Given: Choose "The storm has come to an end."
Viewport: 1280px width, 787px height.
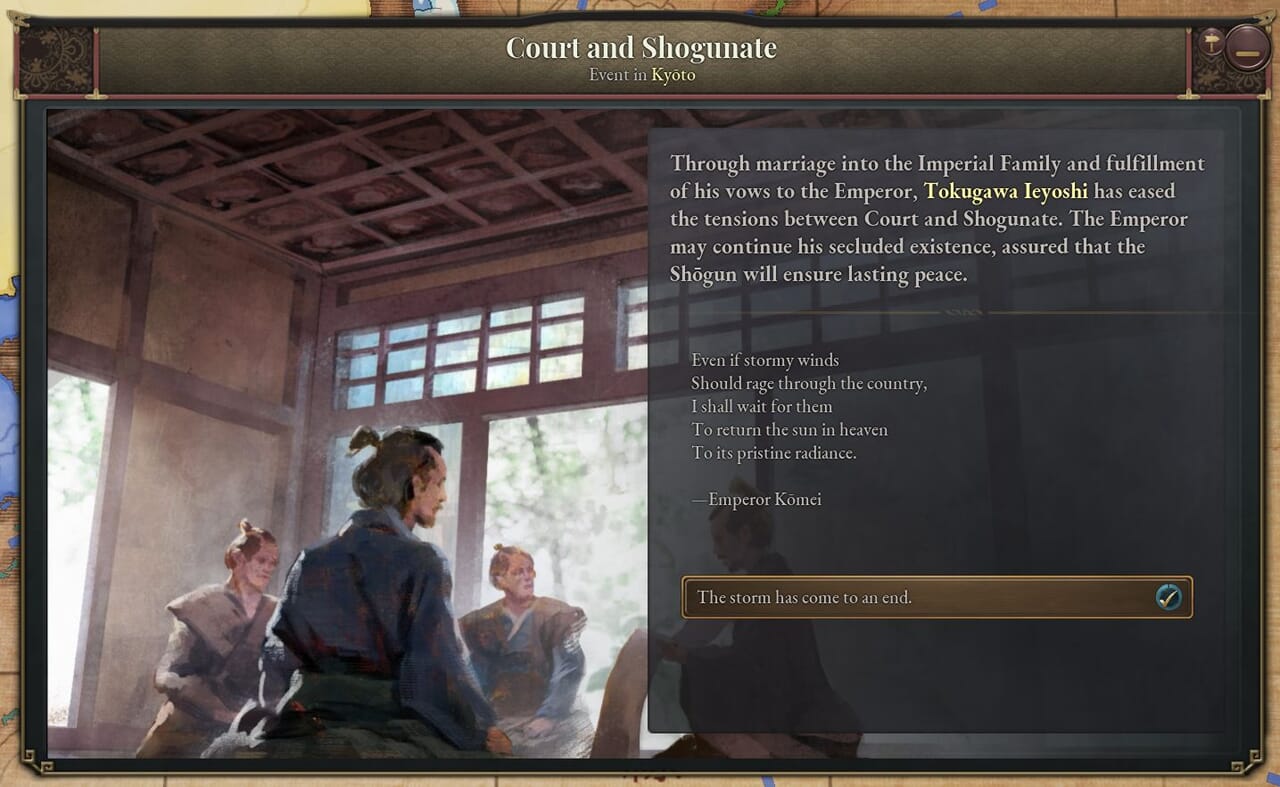Looking at the screenshot, I should click(x=936, y=597).
